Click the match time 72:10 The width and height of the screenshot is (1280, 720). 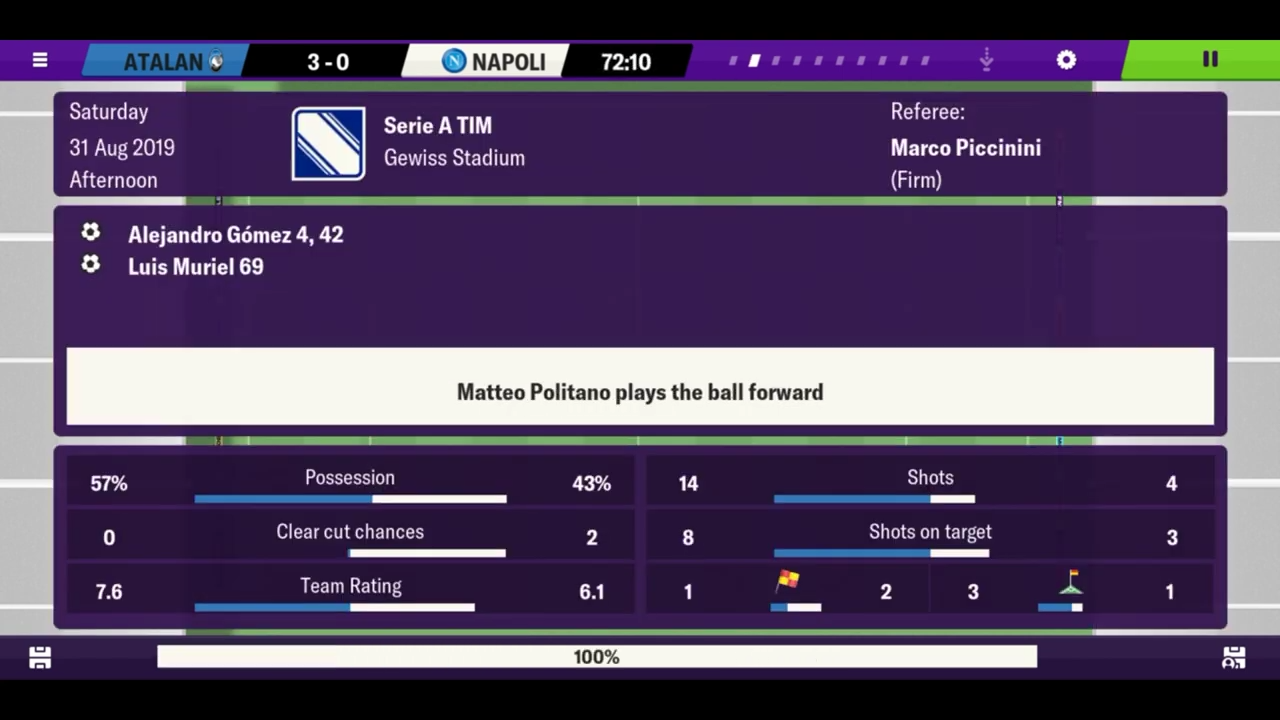click(626, 61)
